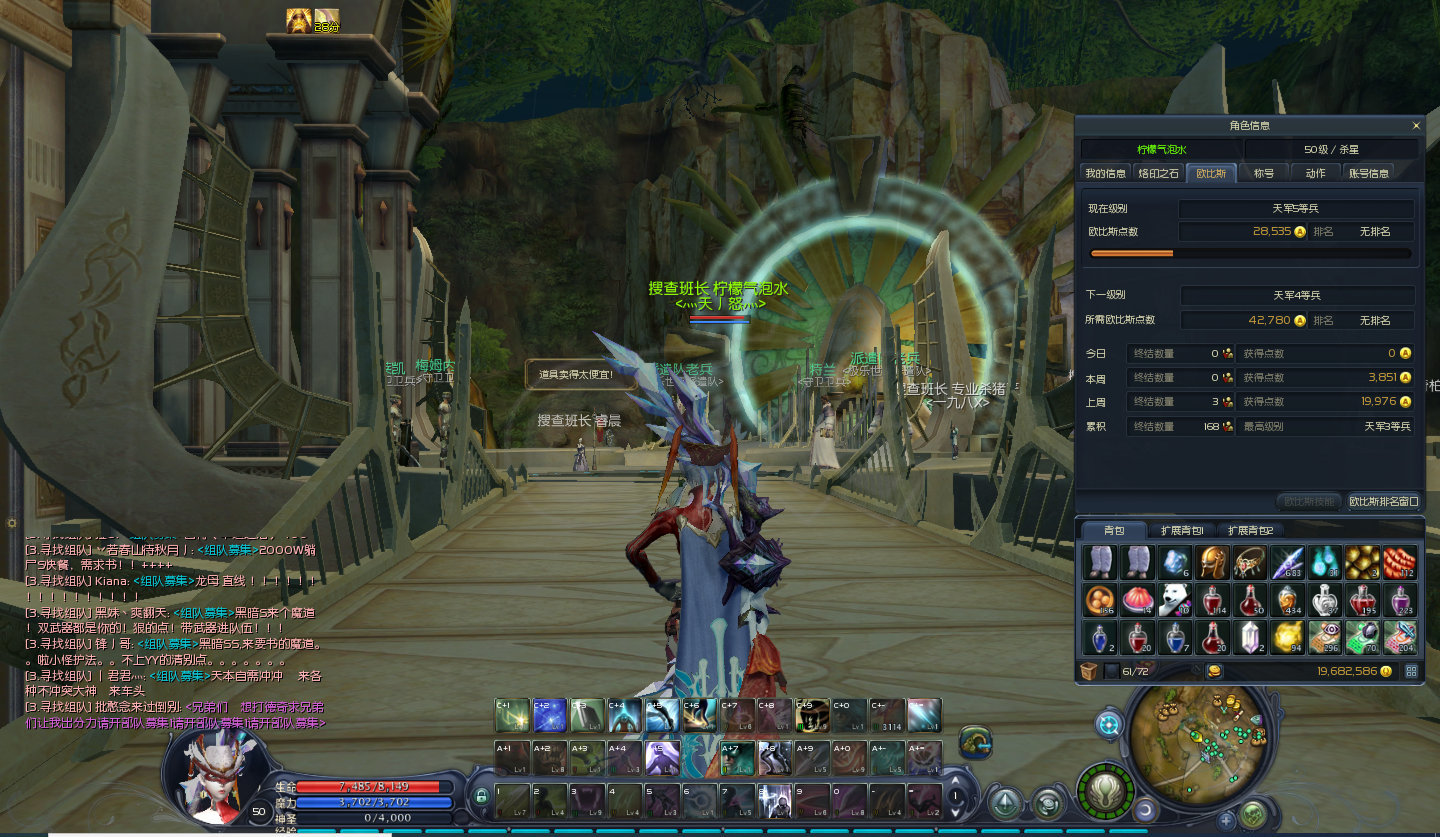Image resolution: width=1440 pixels, height=837 pixels.
Task: Switch to the 动作 actions tab
Action: tap(1315, 173)
